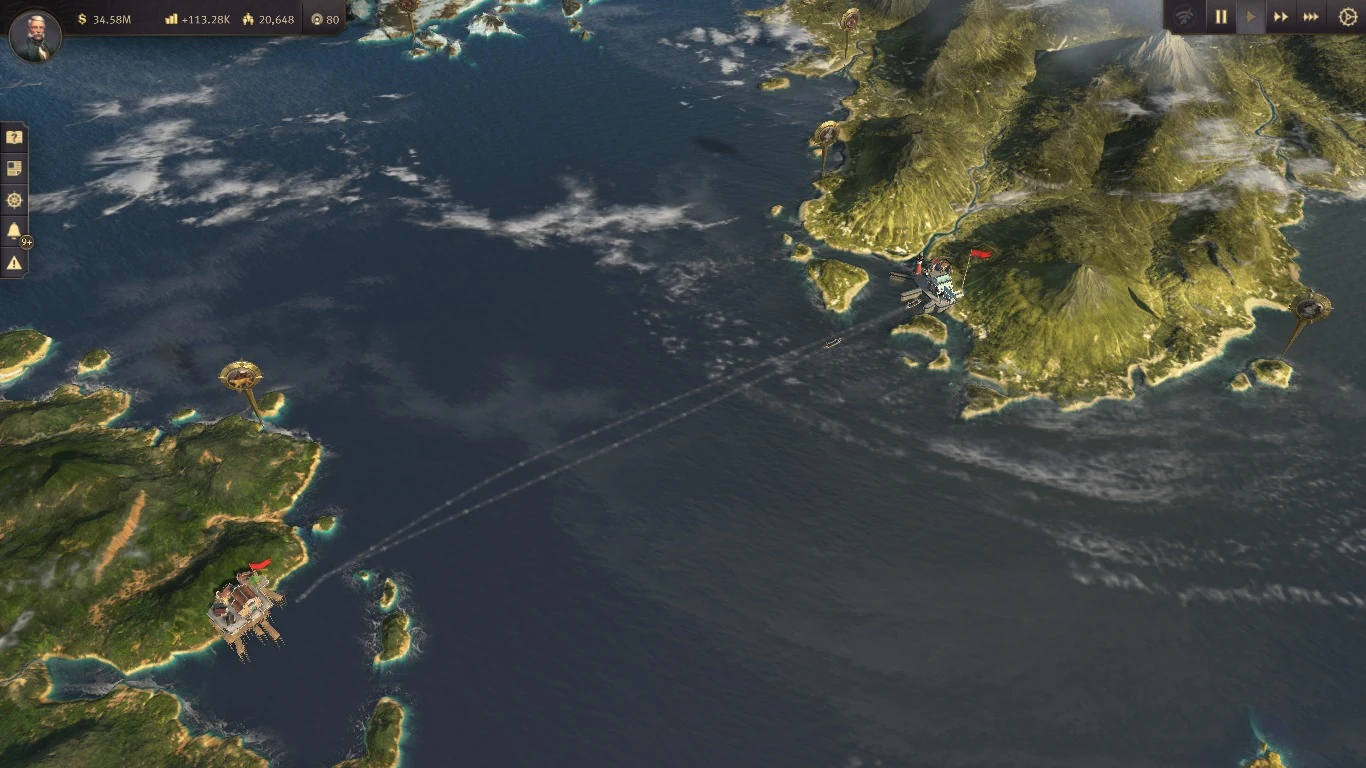
Task: View population details via the people icon
Action: click(x=247, y=17)
